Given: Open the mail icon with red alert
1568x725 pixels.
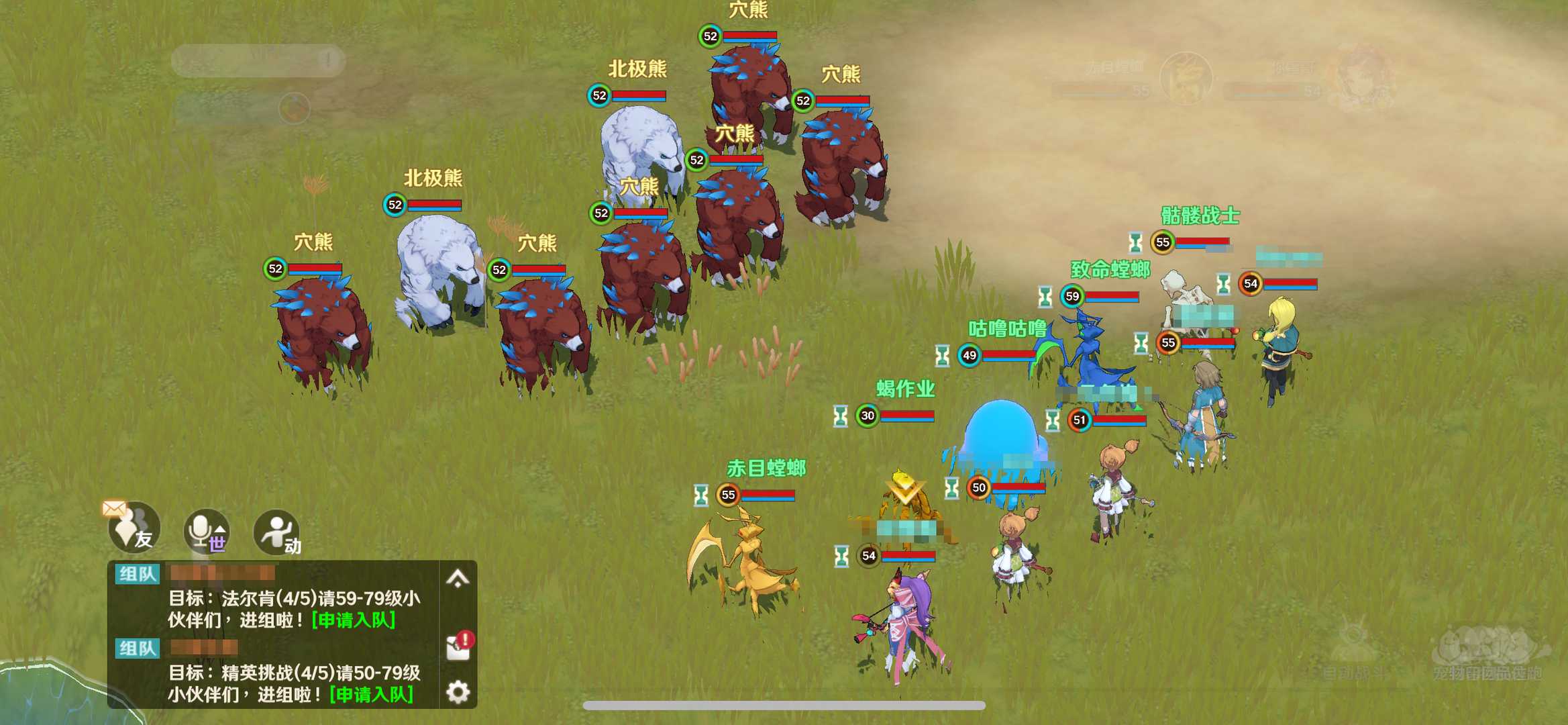Looking at the screenshot, I should (x=460, y=646).
